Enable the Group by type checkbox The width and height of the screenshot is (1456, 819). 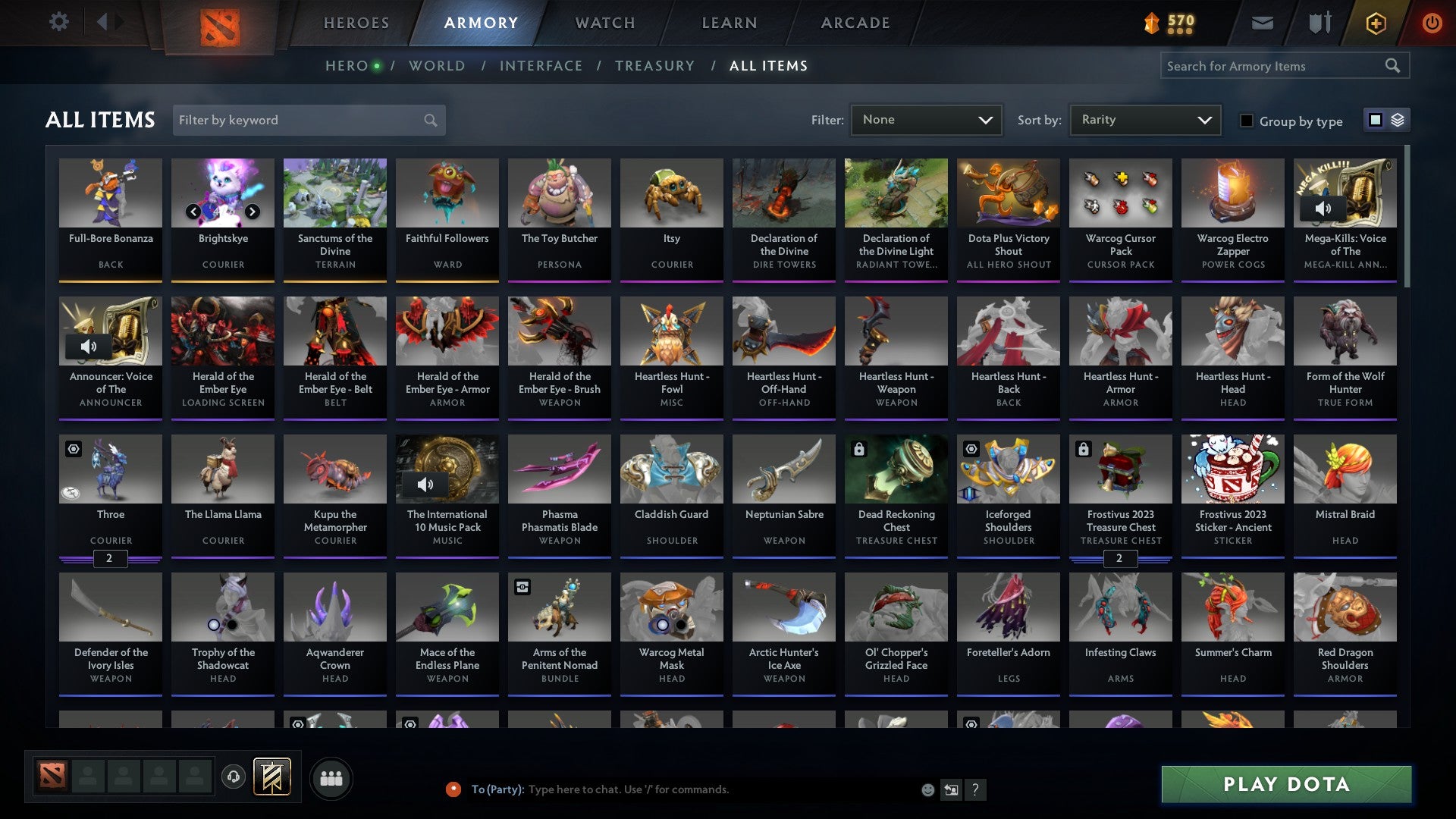tap(1246, 121)
